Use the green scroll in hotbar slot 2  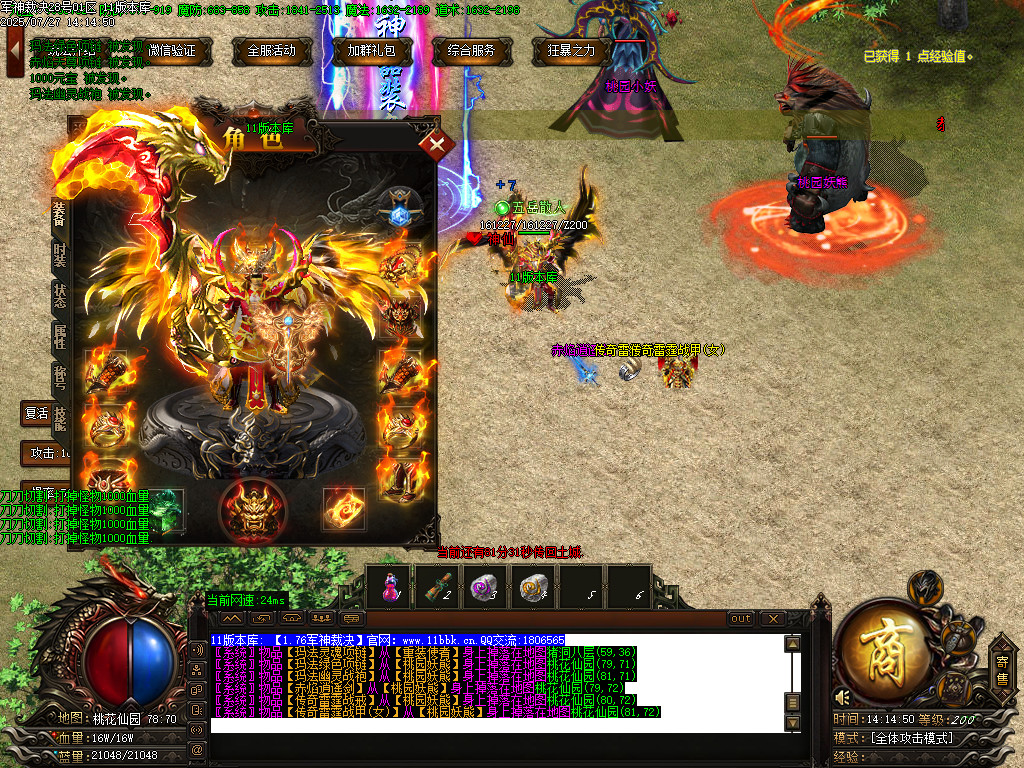(x=437, y=587)
